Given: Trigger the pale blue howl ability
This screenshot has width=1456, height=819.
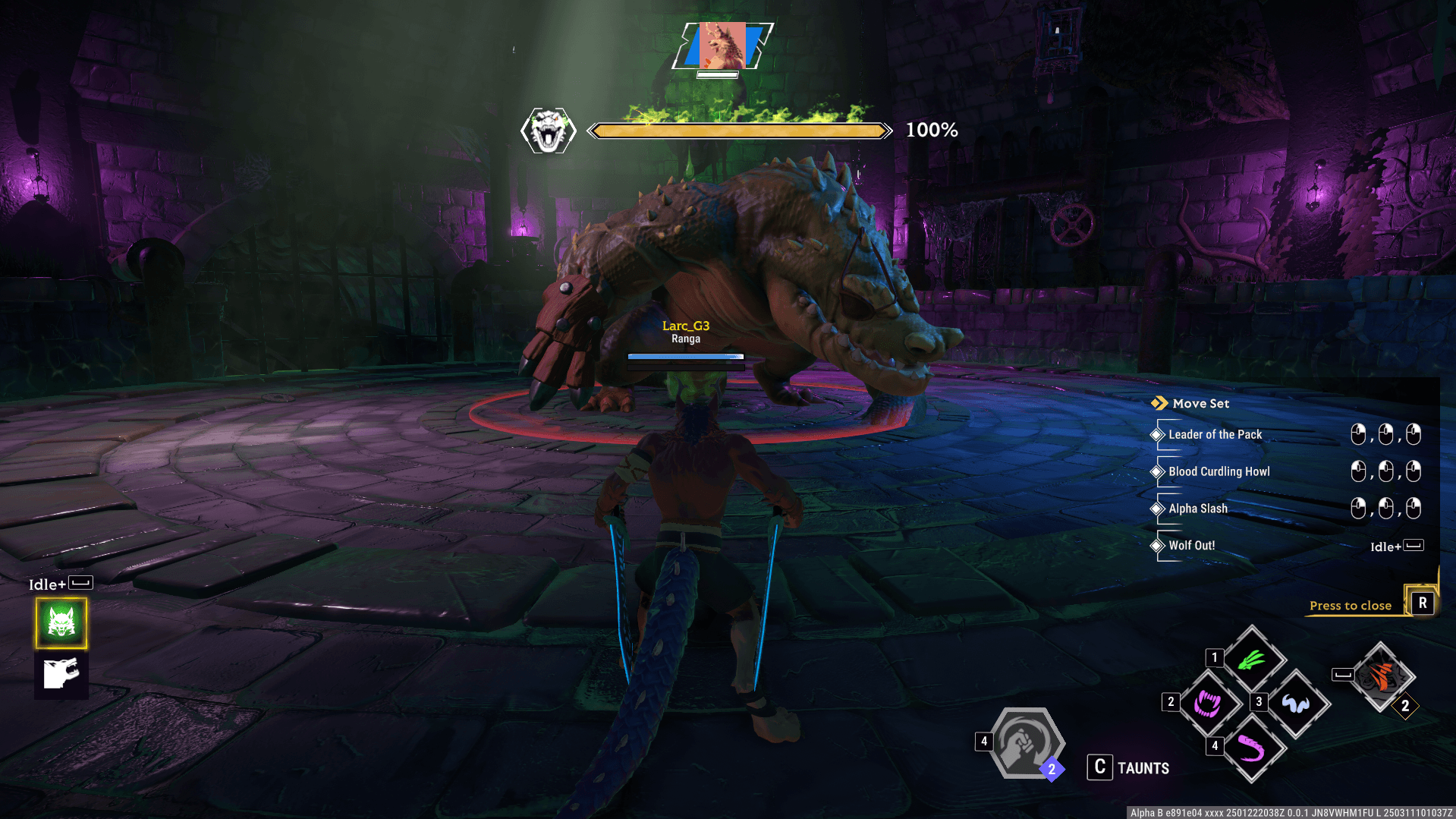Looking at the screenshot, I should click(1296, 704).
